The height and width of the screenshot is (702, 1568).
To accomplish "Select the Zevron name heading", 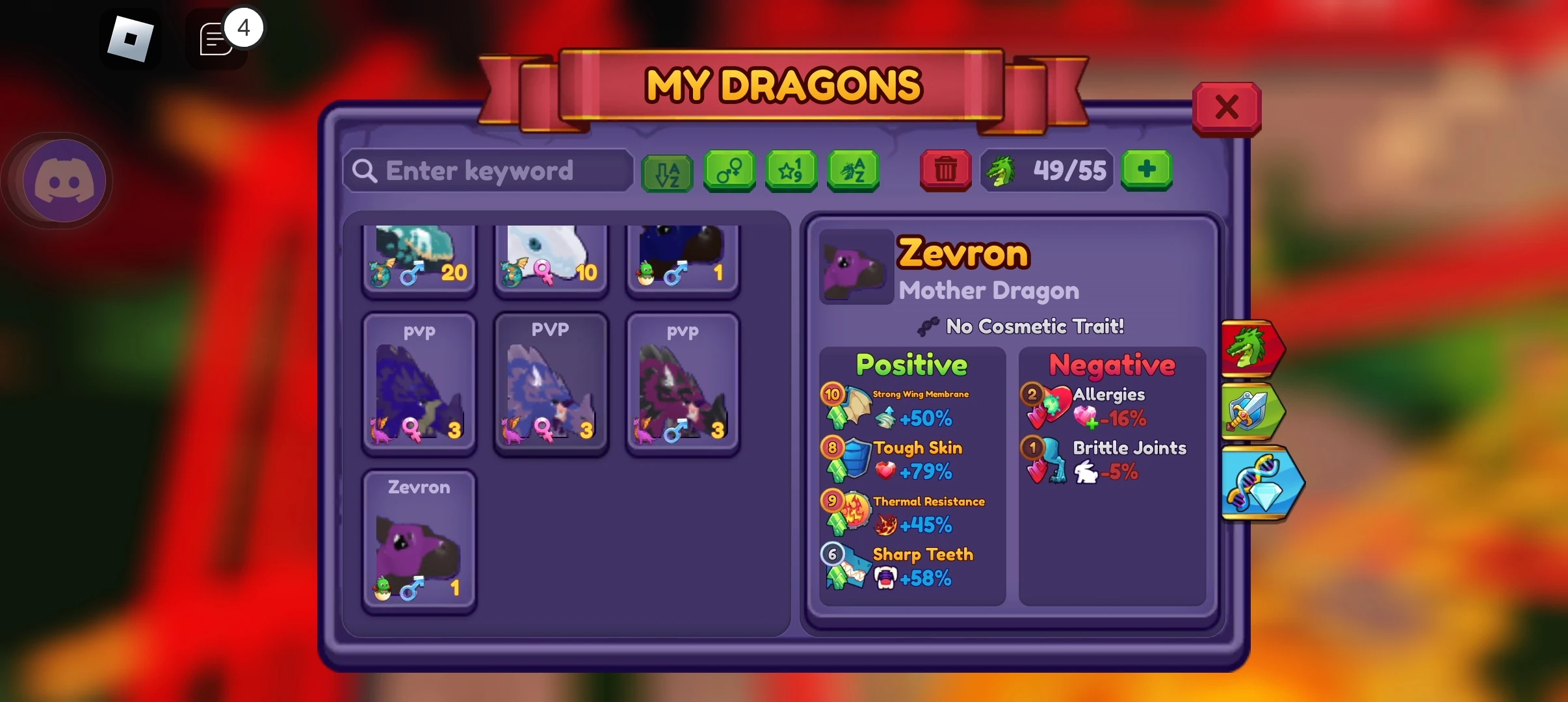I will pyautogui.click(x=963, y=253).
